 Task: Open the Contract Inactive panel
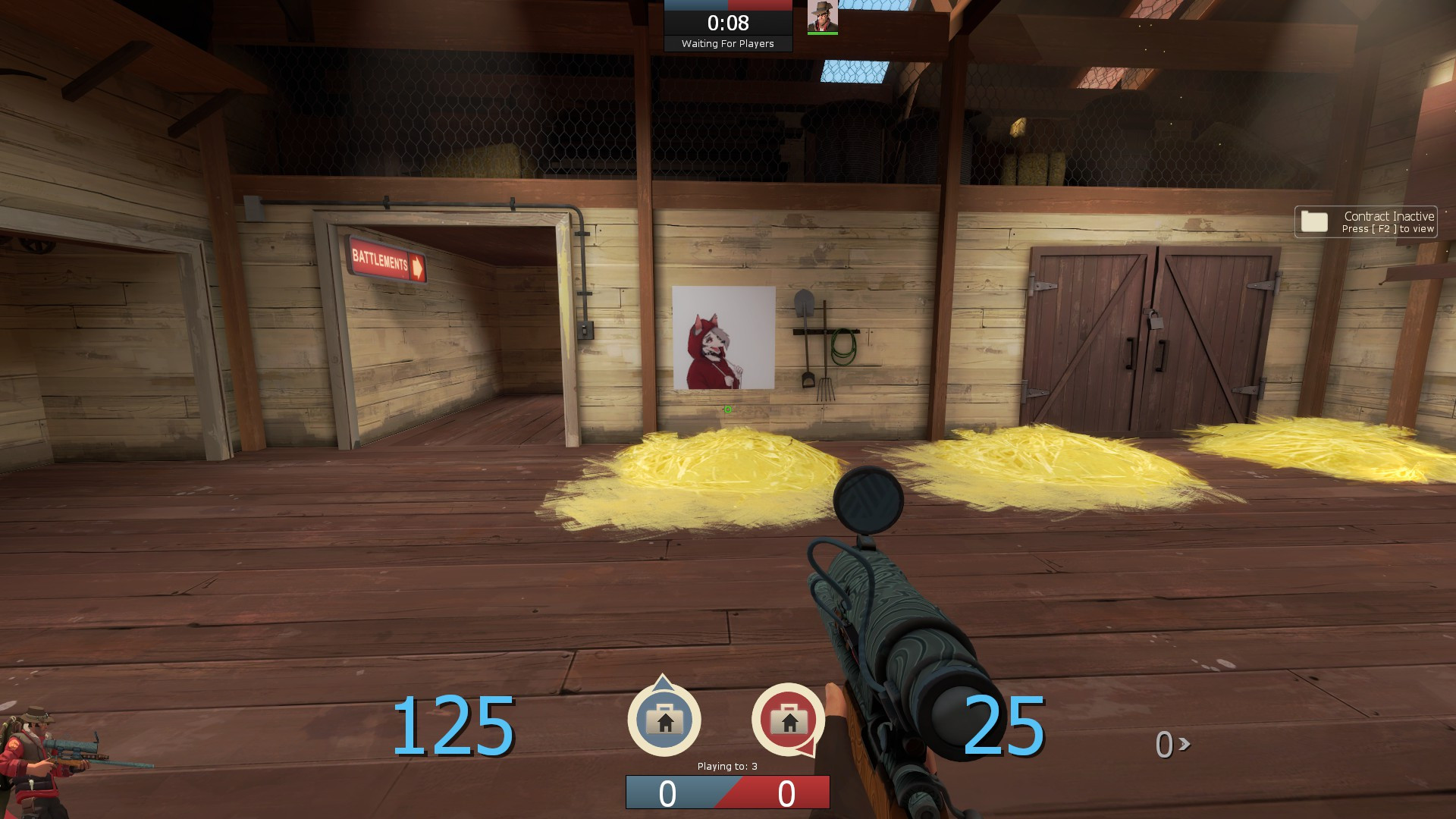1365,221
